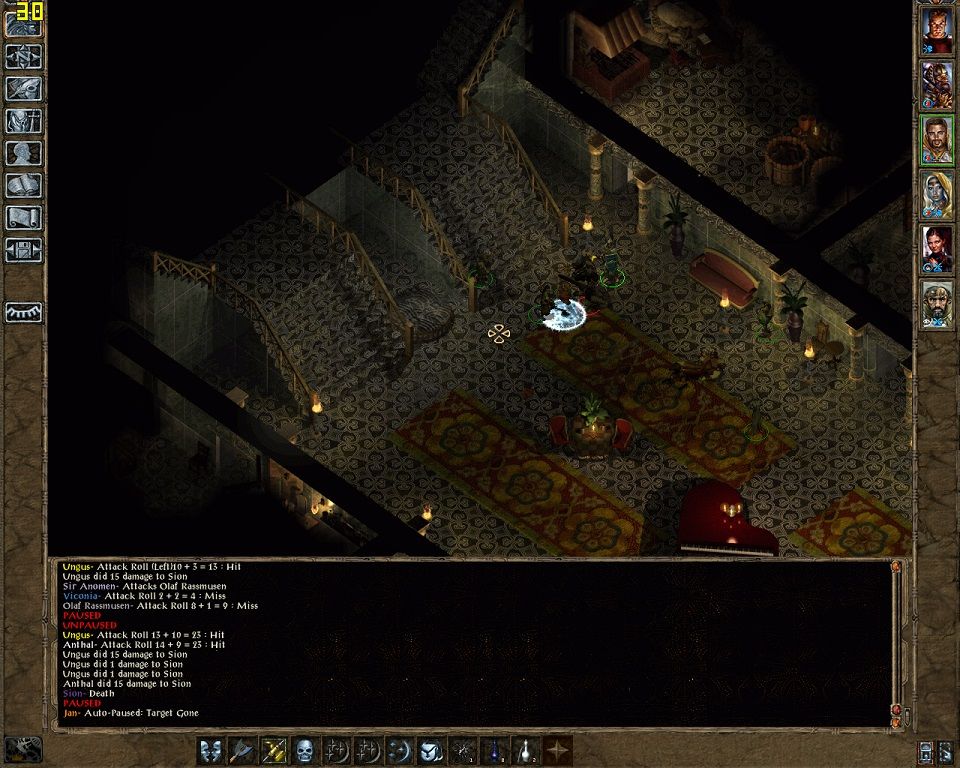Open the star special abilities button
The height and width of the screenshot is (768, 960).
558,750
